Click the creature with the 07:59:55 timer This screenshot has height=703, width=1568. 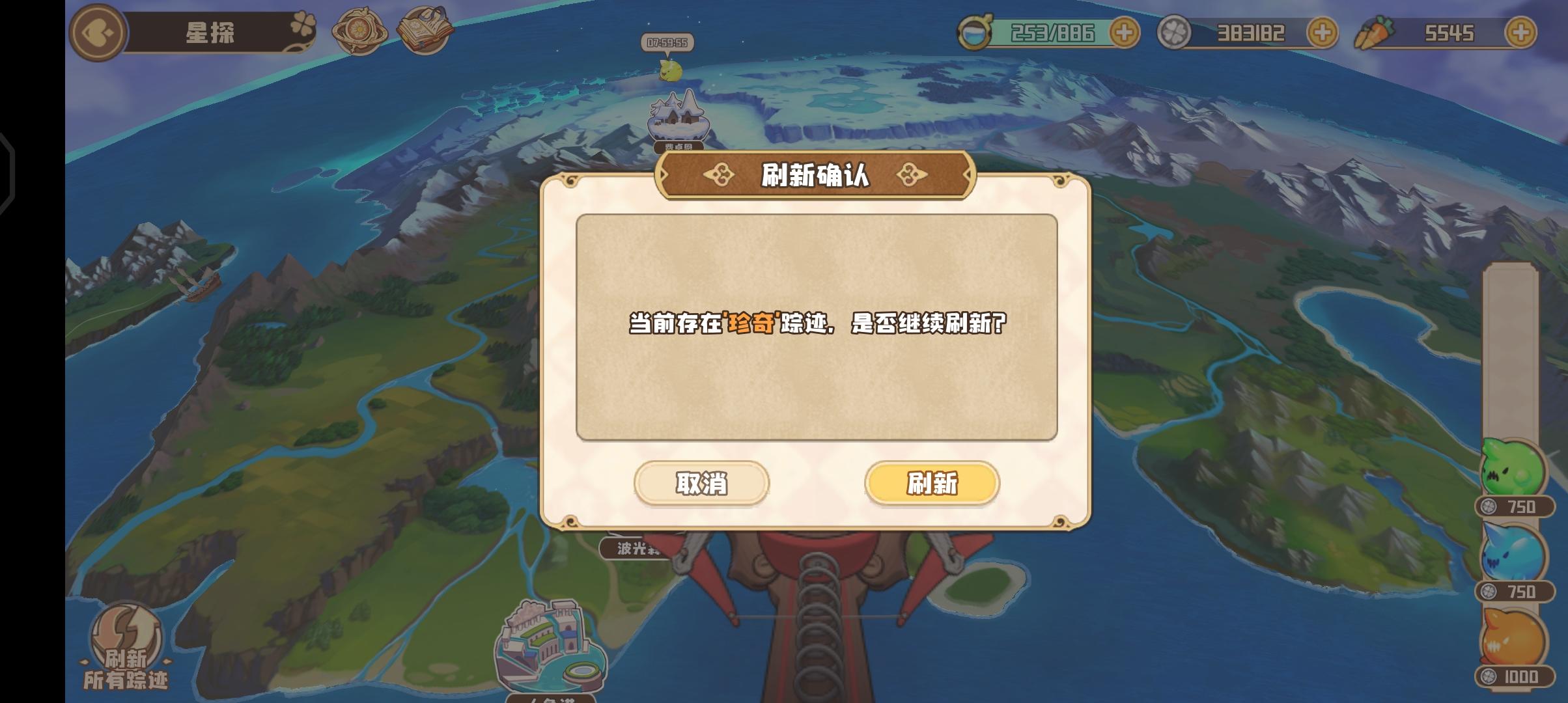(x=671, y=72)
